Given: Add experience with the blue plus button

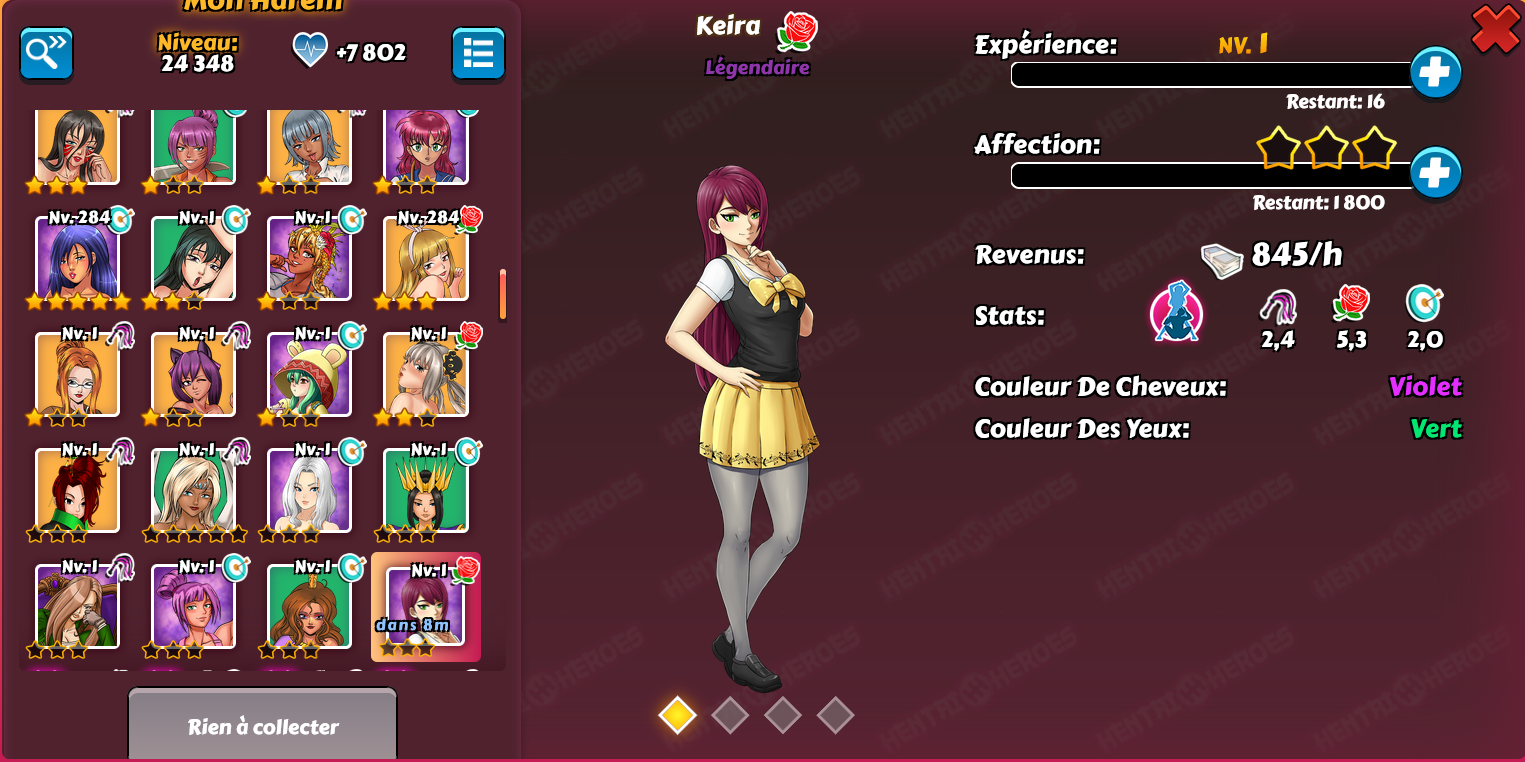Looking at the screenshot, I should point(1435,73).
